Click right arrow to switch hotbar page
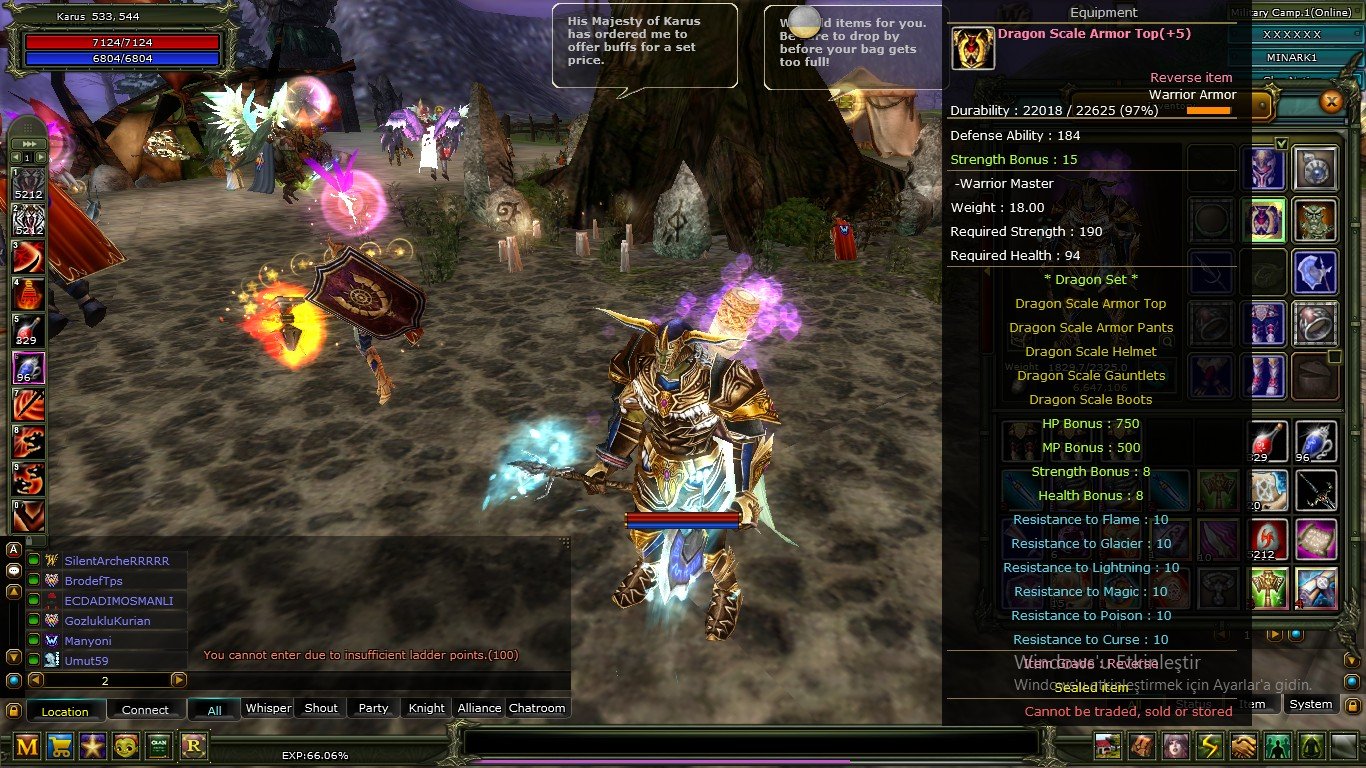This screenshot has height=768, width=1366. pyautogui.click(x=41, y=157)
